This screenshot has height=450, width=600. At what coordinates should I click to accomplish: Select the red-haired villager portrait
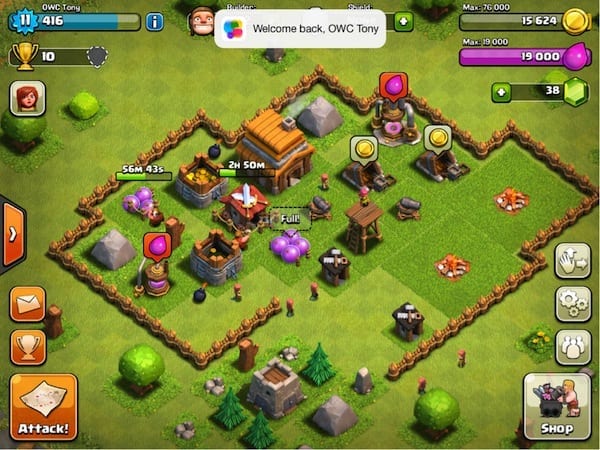point(28,99)
